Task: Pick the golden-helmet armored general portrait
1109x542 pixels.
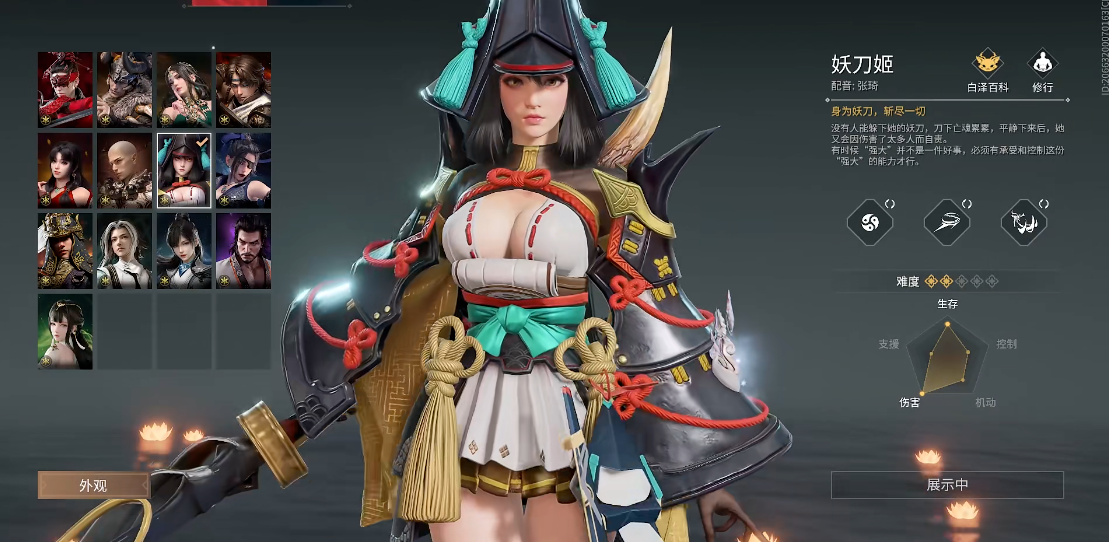Action: (65, 250)
